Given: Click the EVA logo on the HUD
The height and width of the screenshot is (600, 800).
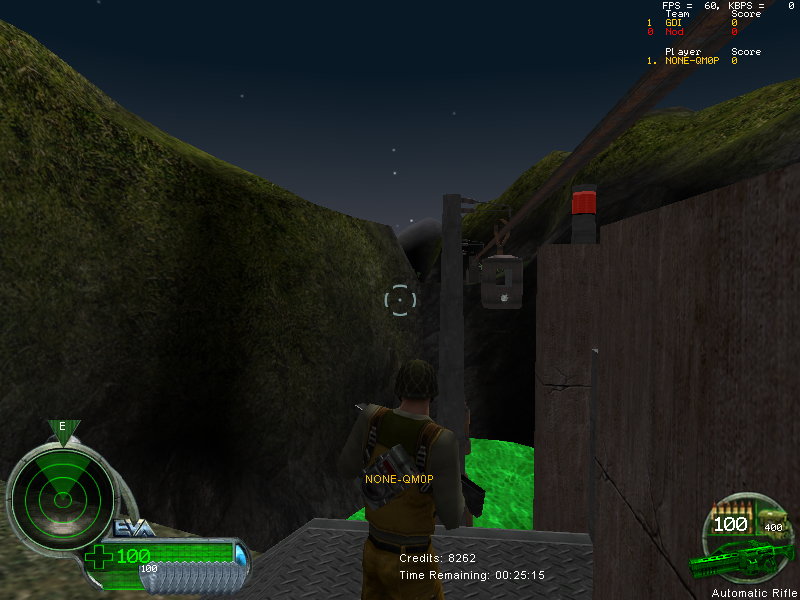Looking at the screenshot, I should 134,528.
